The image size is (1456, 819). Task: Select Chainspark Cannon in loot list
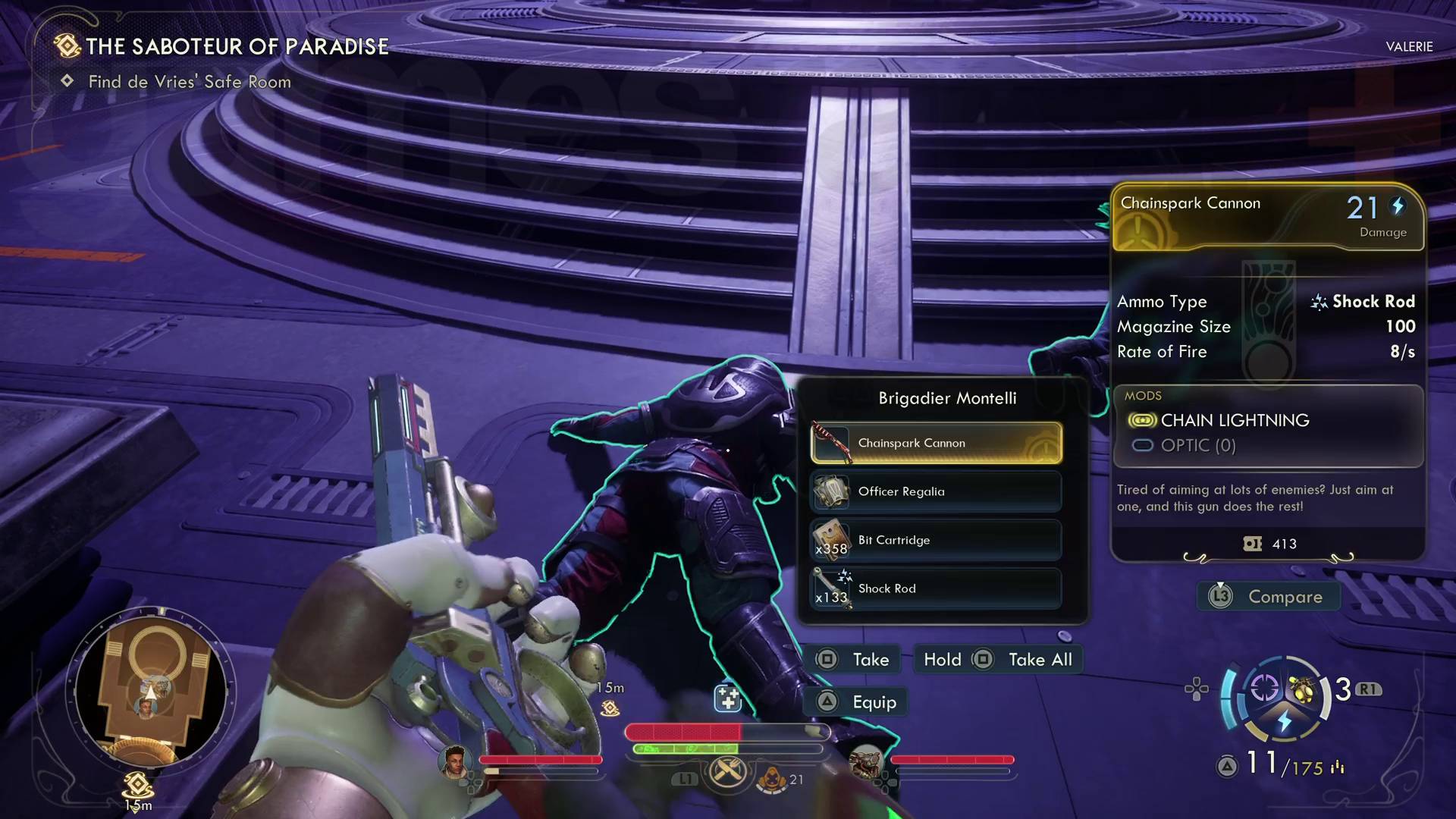(936, 443)
